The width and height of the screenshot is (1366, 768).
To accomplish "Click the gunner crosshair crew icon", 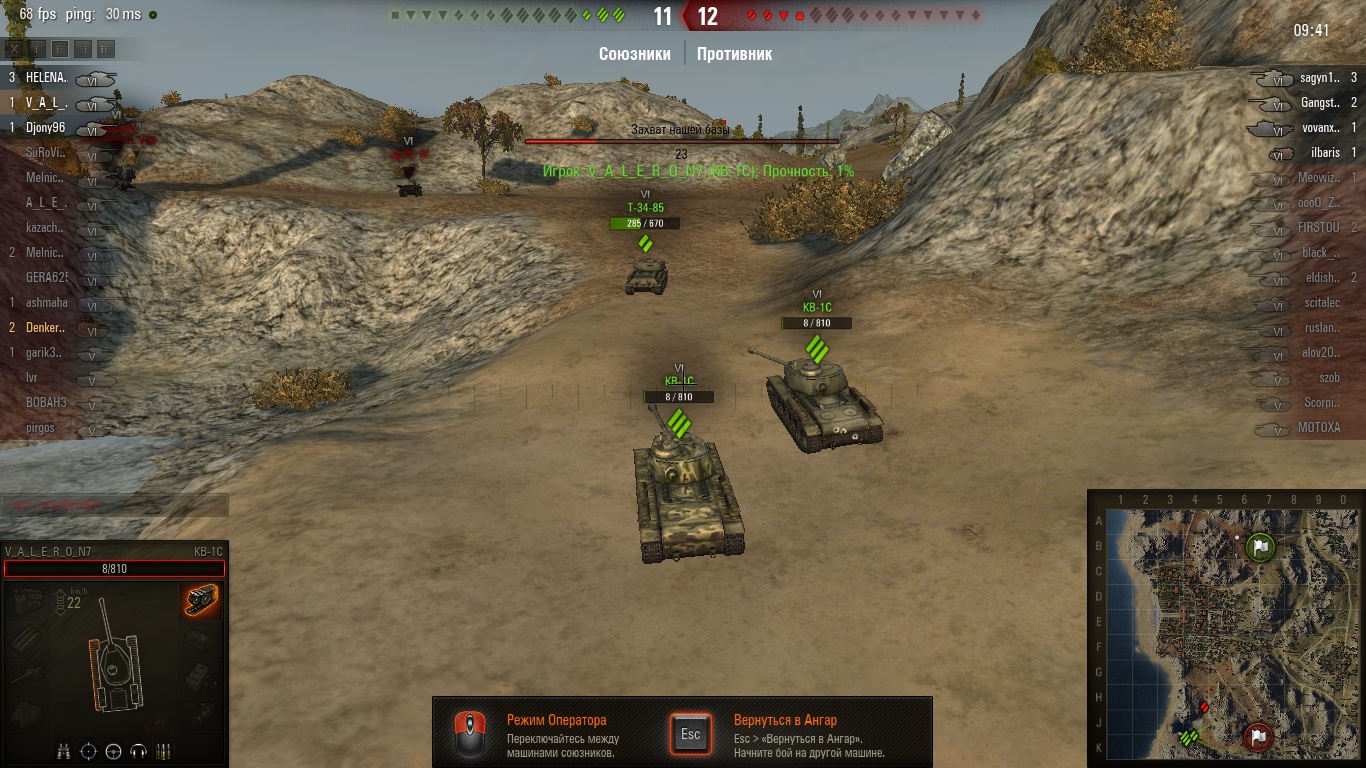I will tap(89, 750).
